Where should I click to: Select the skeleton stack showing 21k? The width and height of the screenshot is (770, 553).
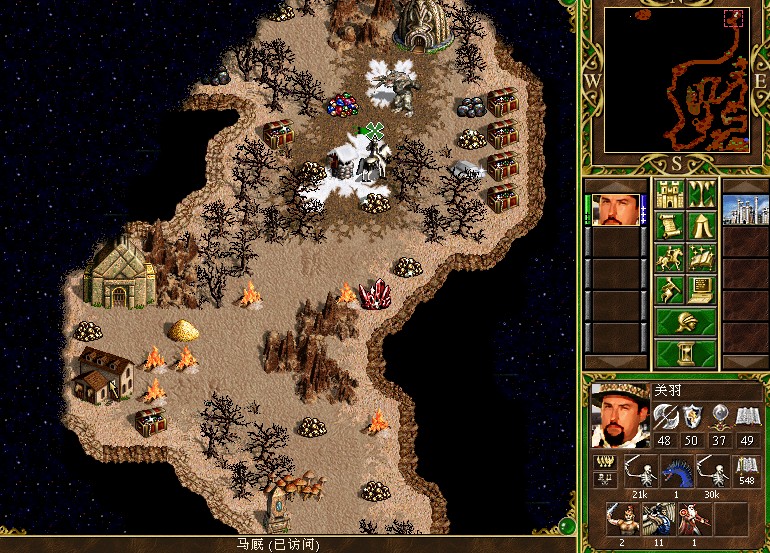[x=638, y=468]
